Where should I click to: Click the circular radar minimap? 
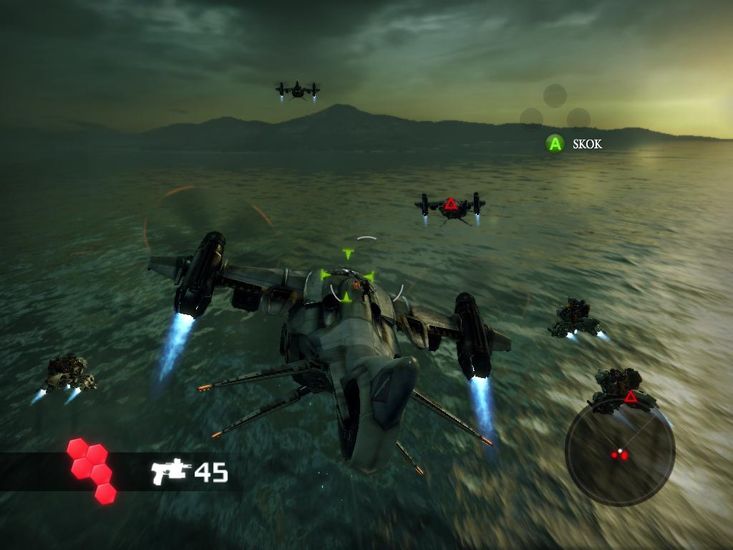(x=619, y=451)
